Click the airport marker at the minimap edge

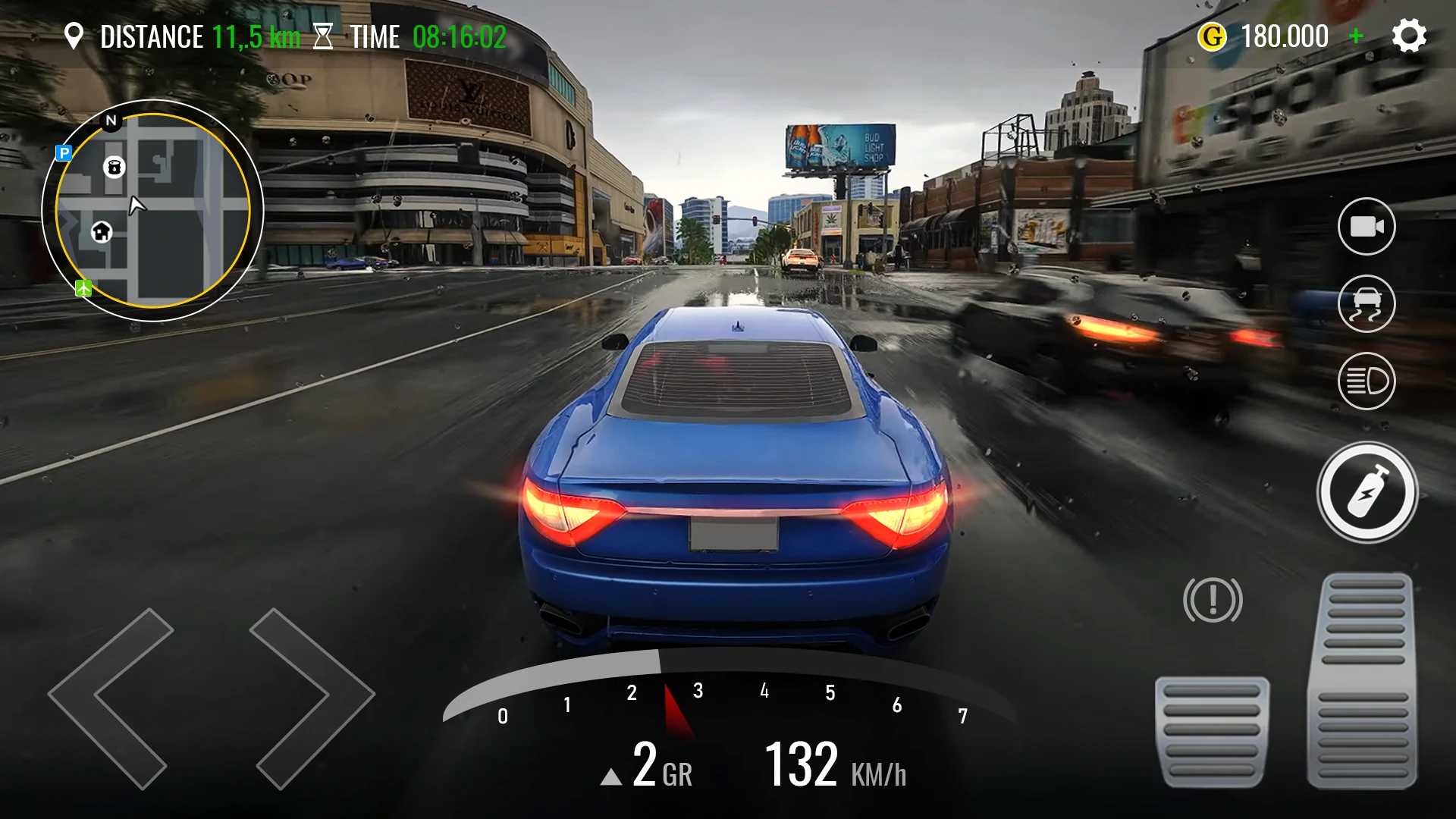coord(83,287)
